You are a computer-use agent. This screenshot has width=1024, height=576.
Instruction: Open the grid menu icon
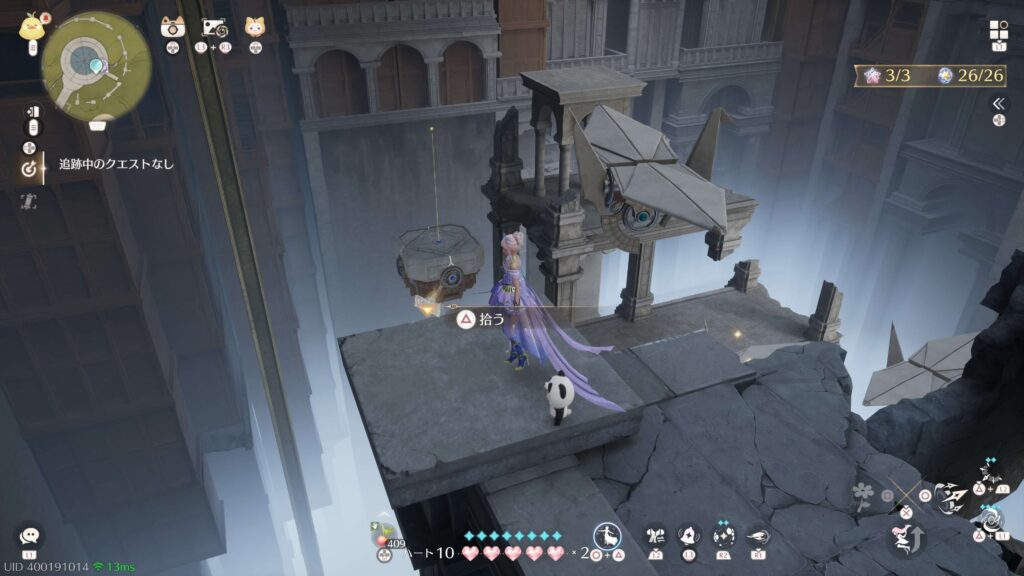tap(998, 30)
